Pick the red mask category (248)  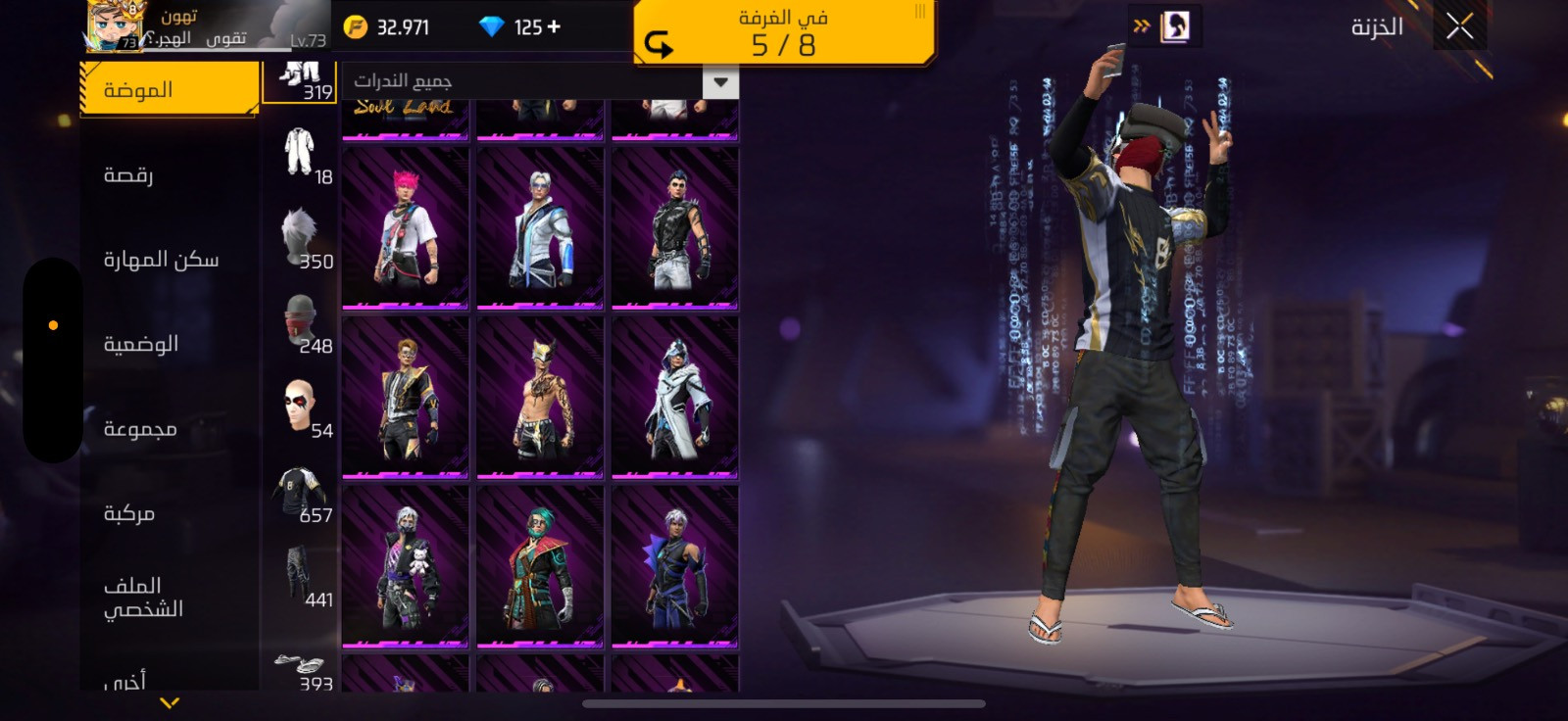click(301, 323)
